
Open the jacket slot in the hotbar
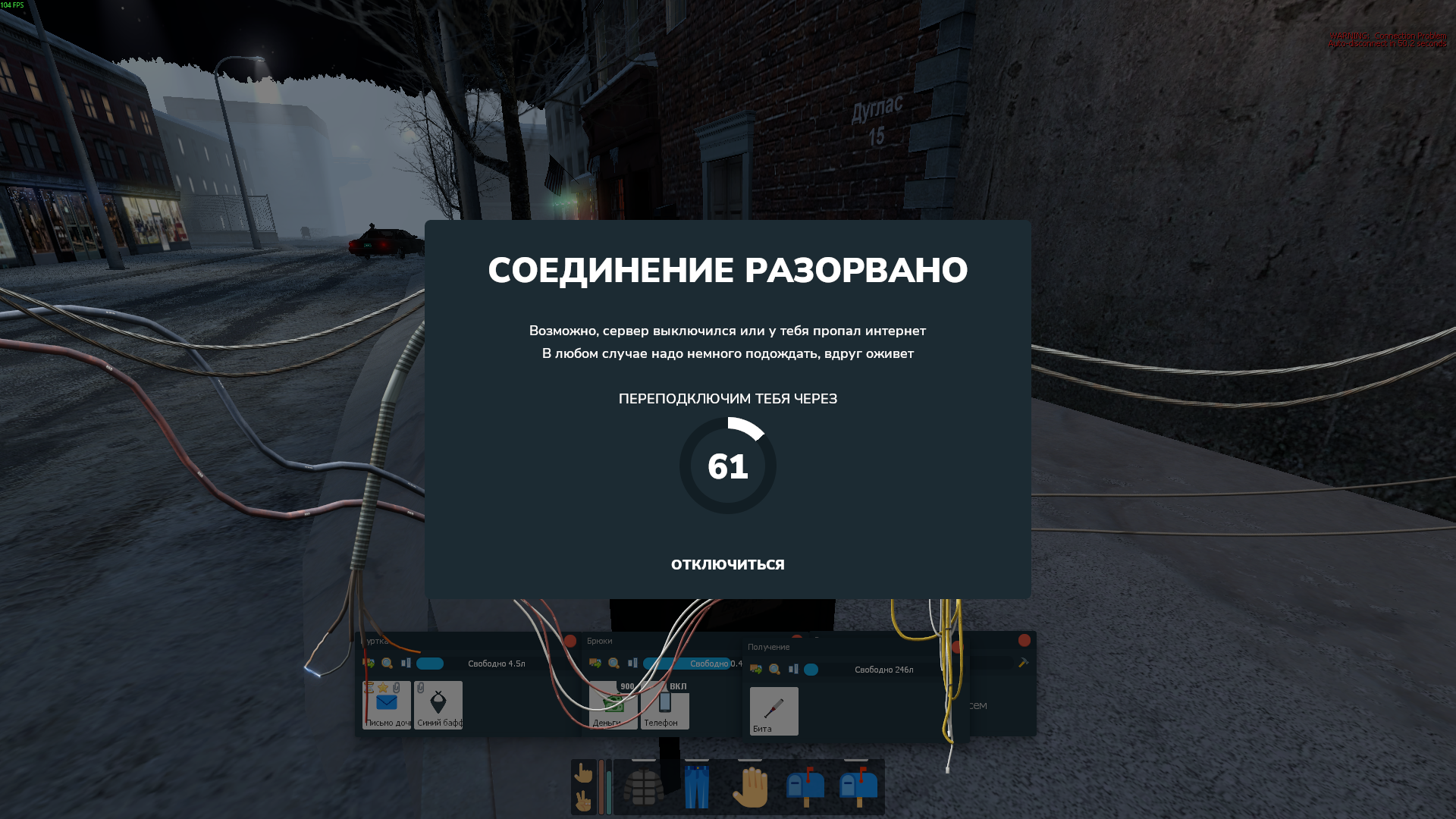tap(643, 787)
